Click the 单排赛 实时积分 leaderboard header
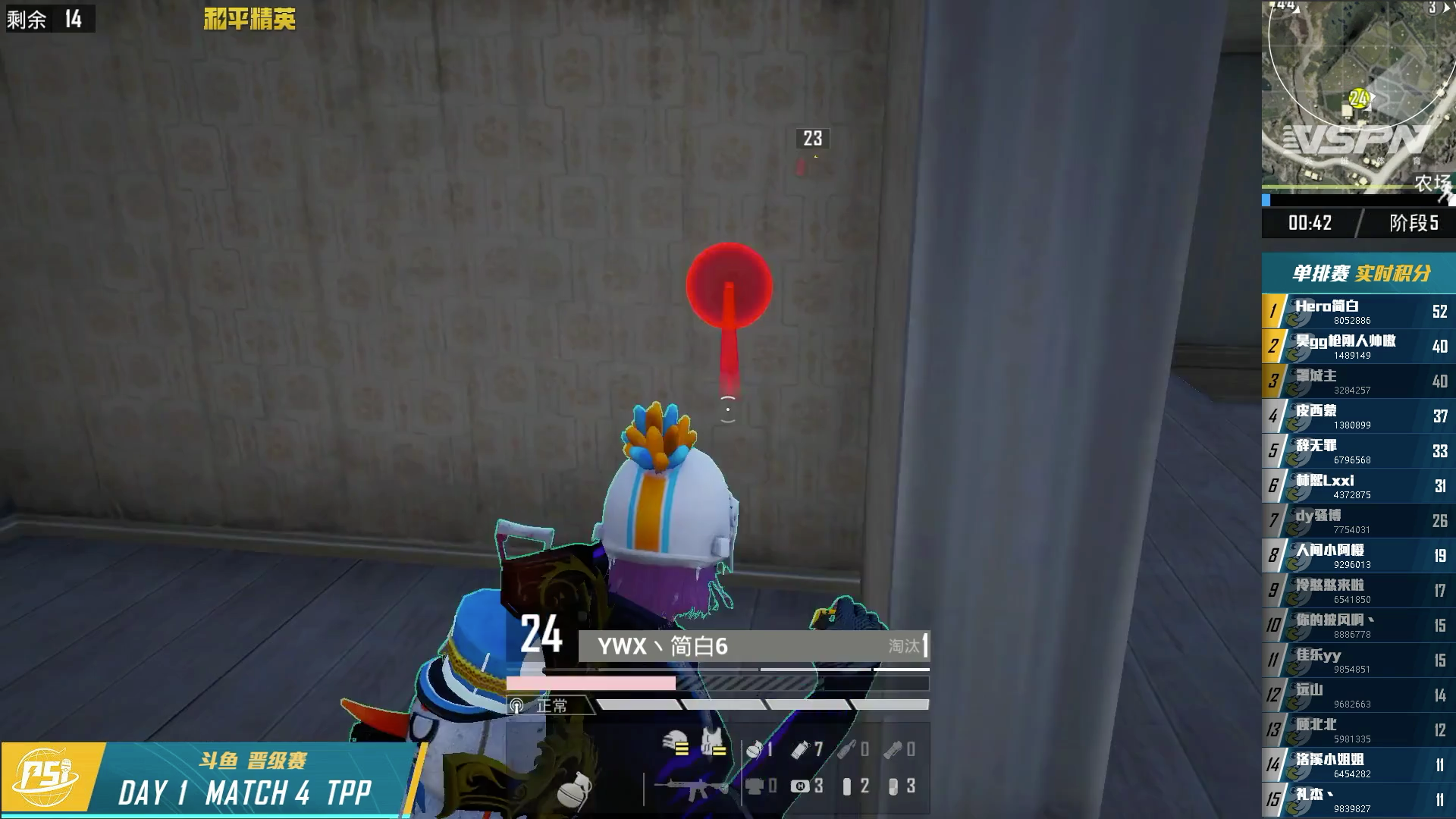Image resolution: width=1456 pixels, height=819 pixels. (x=1360, y=273)
